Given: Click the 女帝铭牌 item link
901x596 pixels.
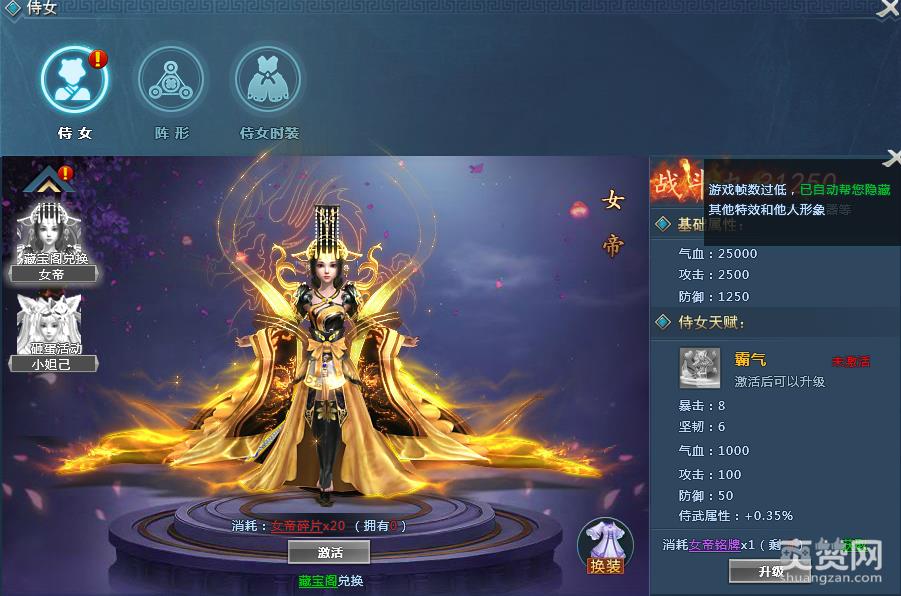Looking at the screenshot, I should point(716,545).
